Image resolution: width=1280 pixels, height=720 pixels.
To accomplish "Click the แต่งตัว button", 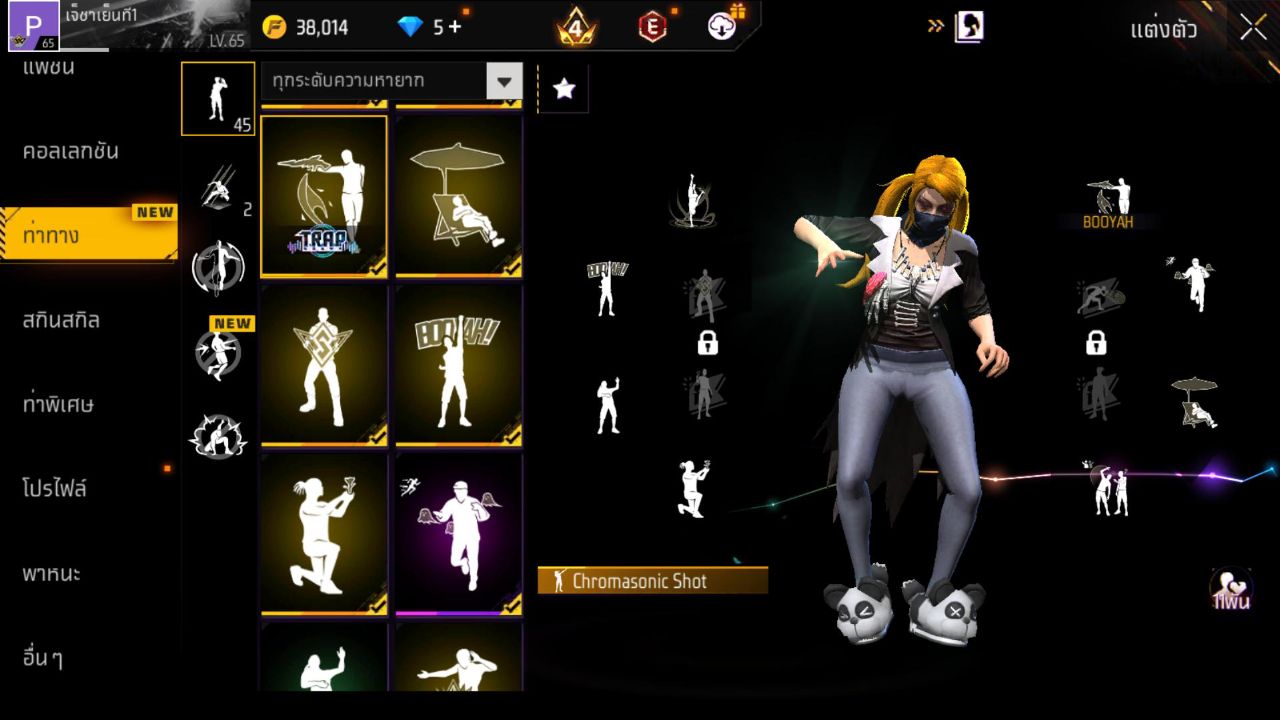I will tap(1166, 30).
